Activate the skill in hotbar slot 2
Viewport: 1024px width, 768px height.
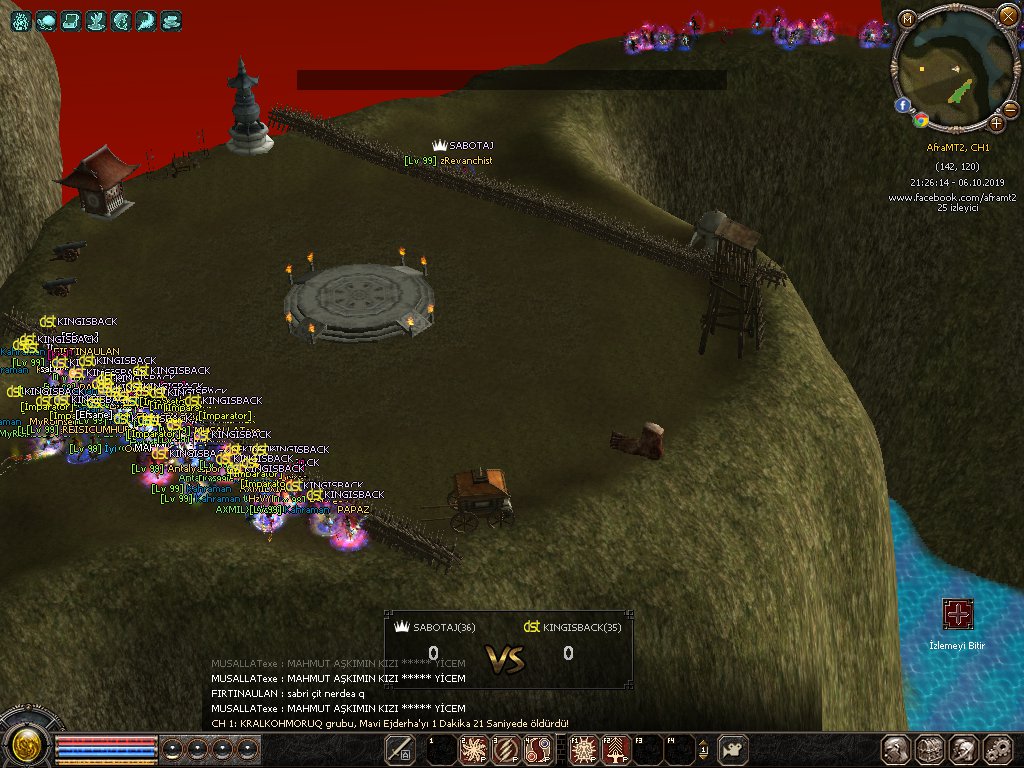click(472, 749)
